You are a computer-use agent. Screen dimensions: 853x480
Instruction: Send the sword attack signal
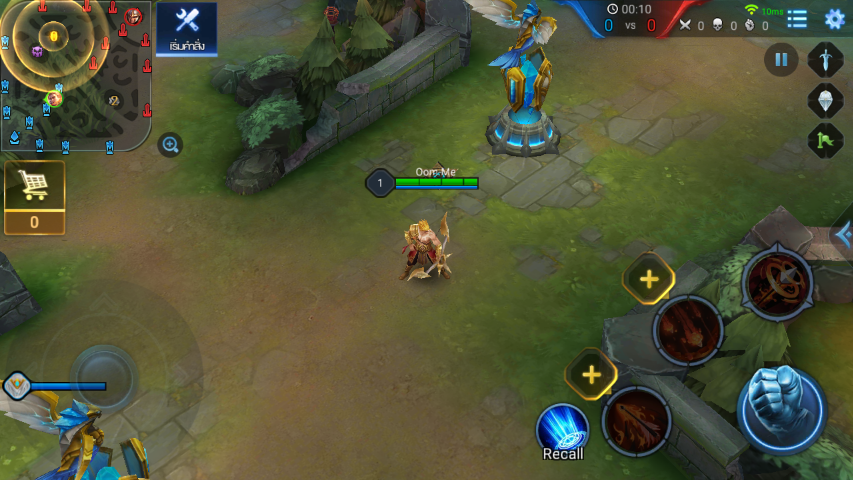click(825, 59)
